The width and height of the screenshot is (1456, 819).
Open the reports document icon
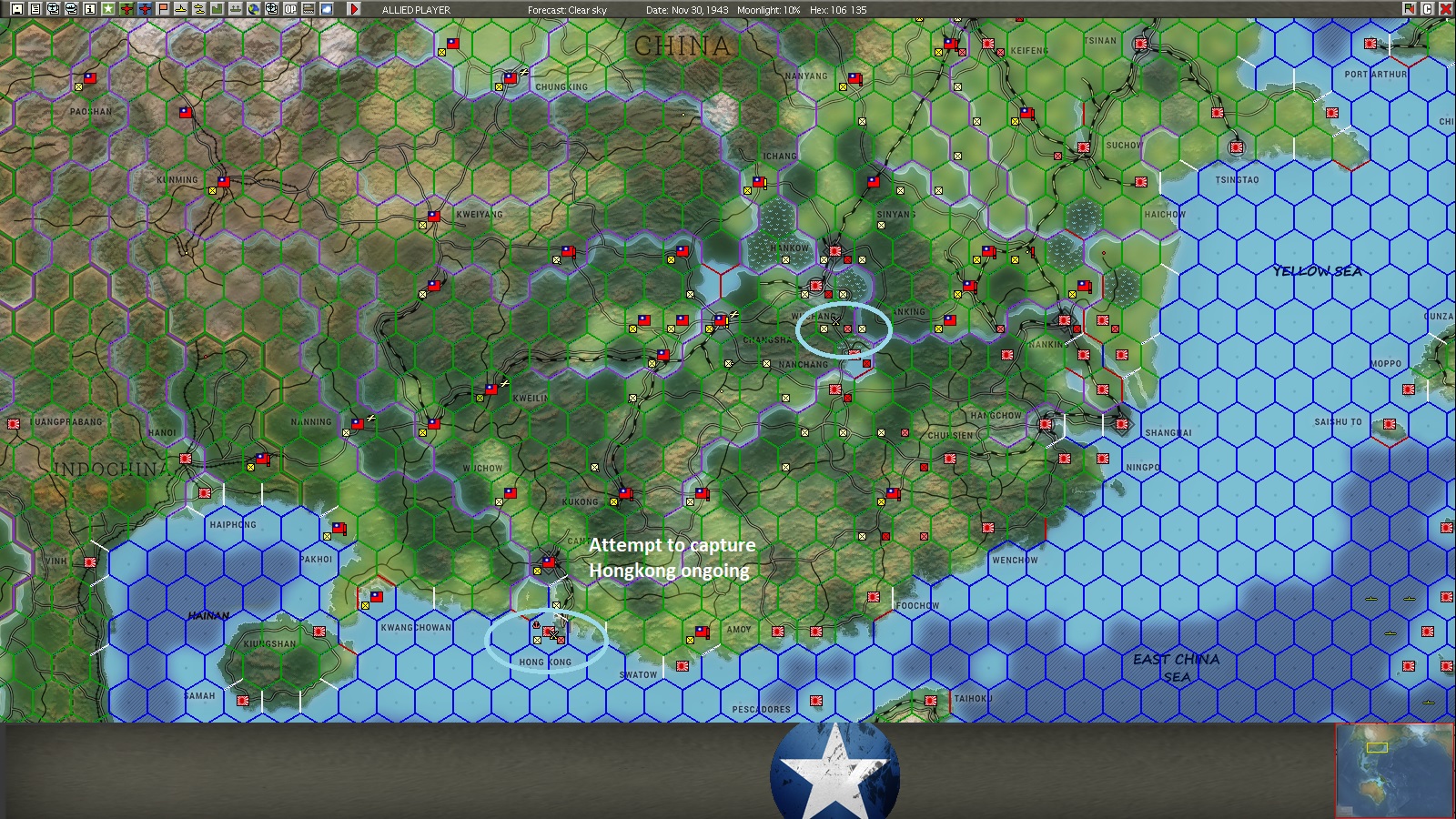click(x=34, y=9)
